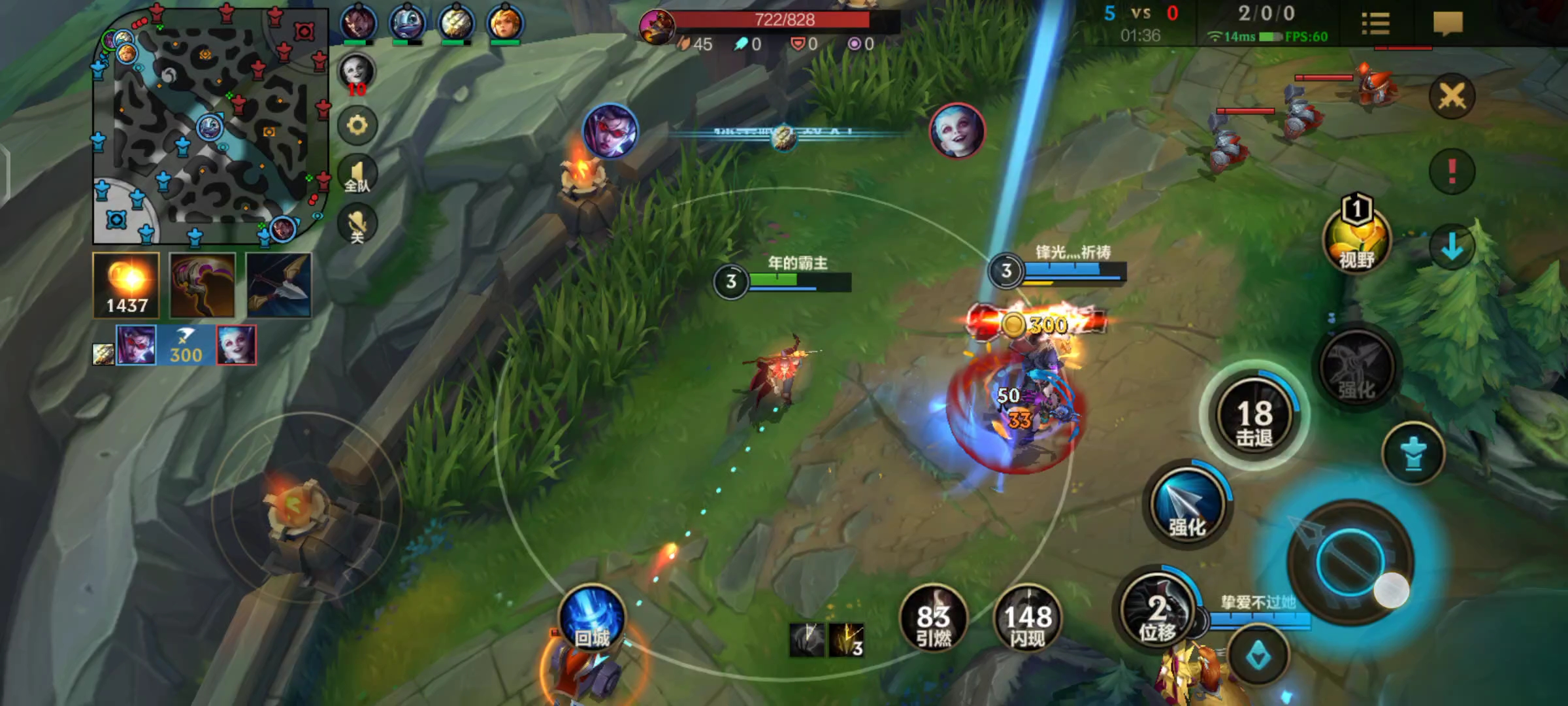Tap the crossed swords attack ping

(x=1452, y=97)
